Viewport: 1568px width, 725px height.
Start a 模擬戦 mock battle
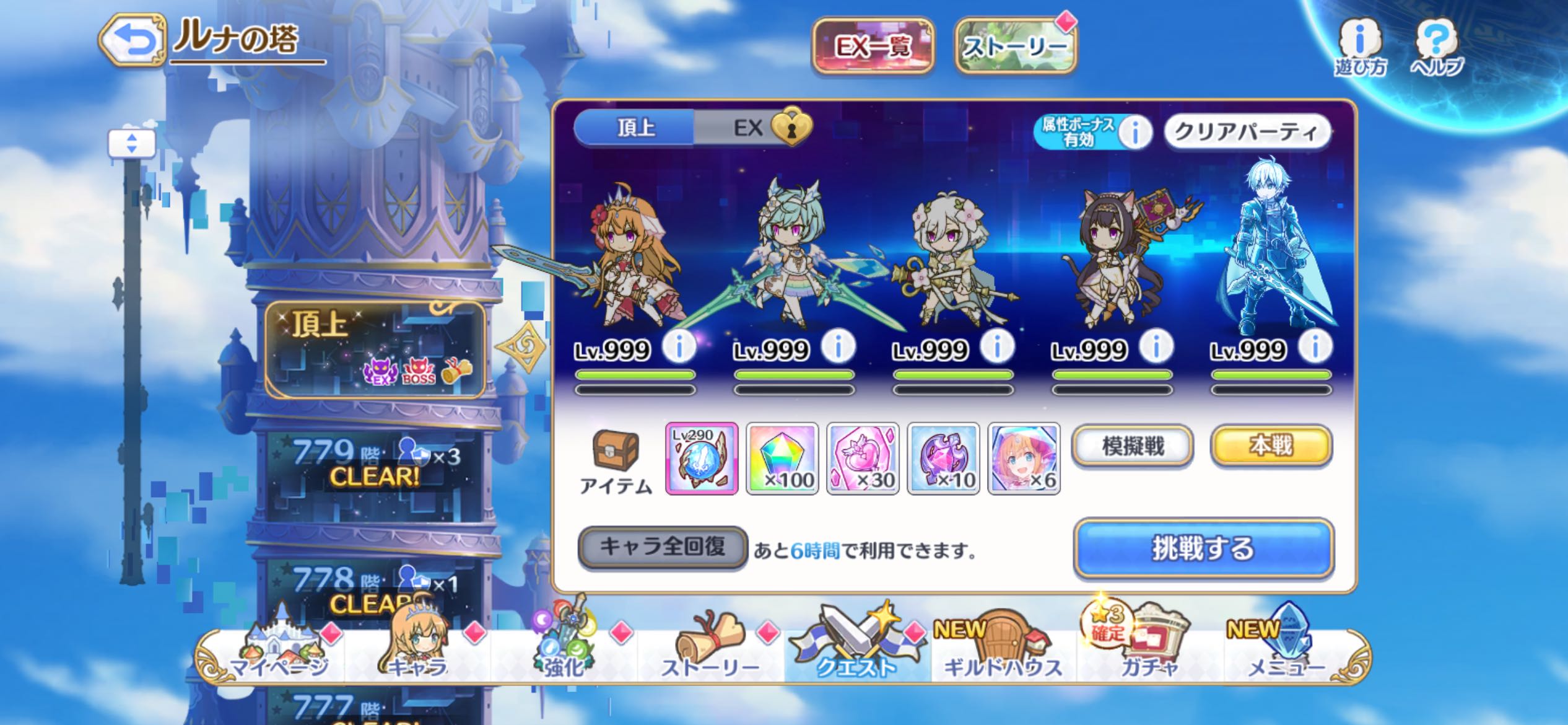pyautogui.click(x=1132, y=446)
